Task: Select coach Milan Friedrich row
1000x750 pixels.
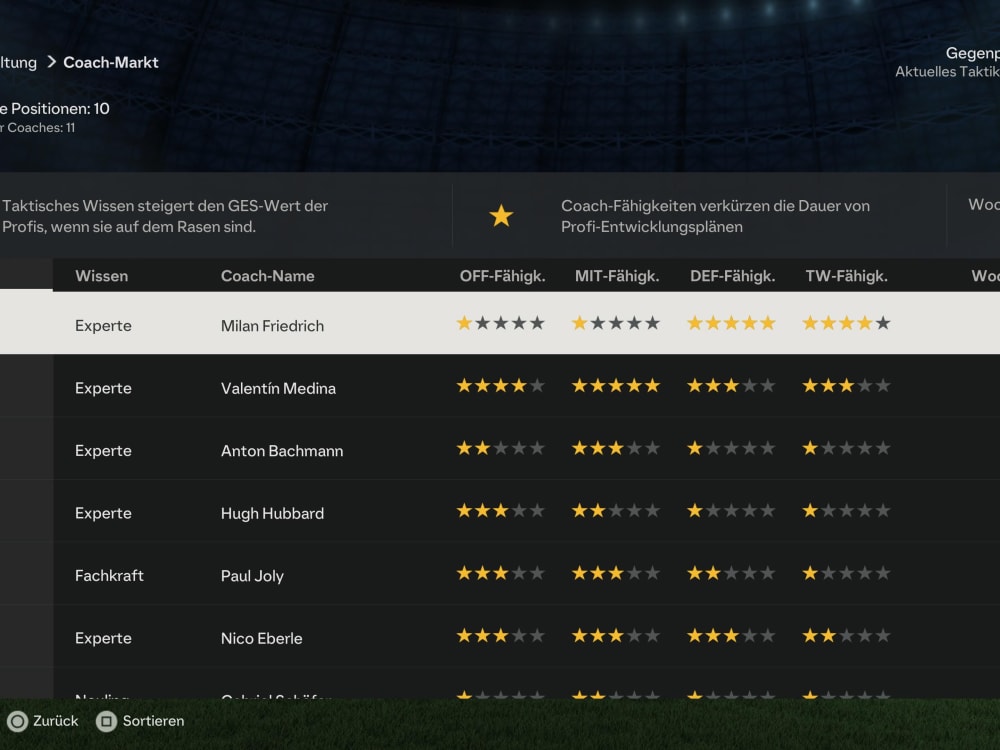Action: (272, 325)
